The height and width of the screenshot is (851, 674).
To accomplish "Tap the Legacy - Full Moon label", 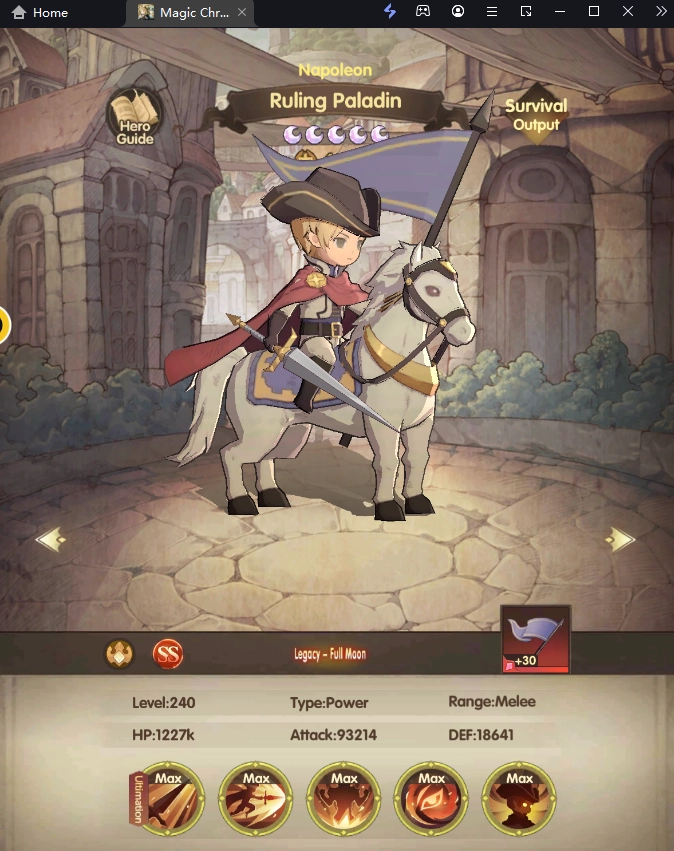I will pyautogui.click(x=330, y=654).
